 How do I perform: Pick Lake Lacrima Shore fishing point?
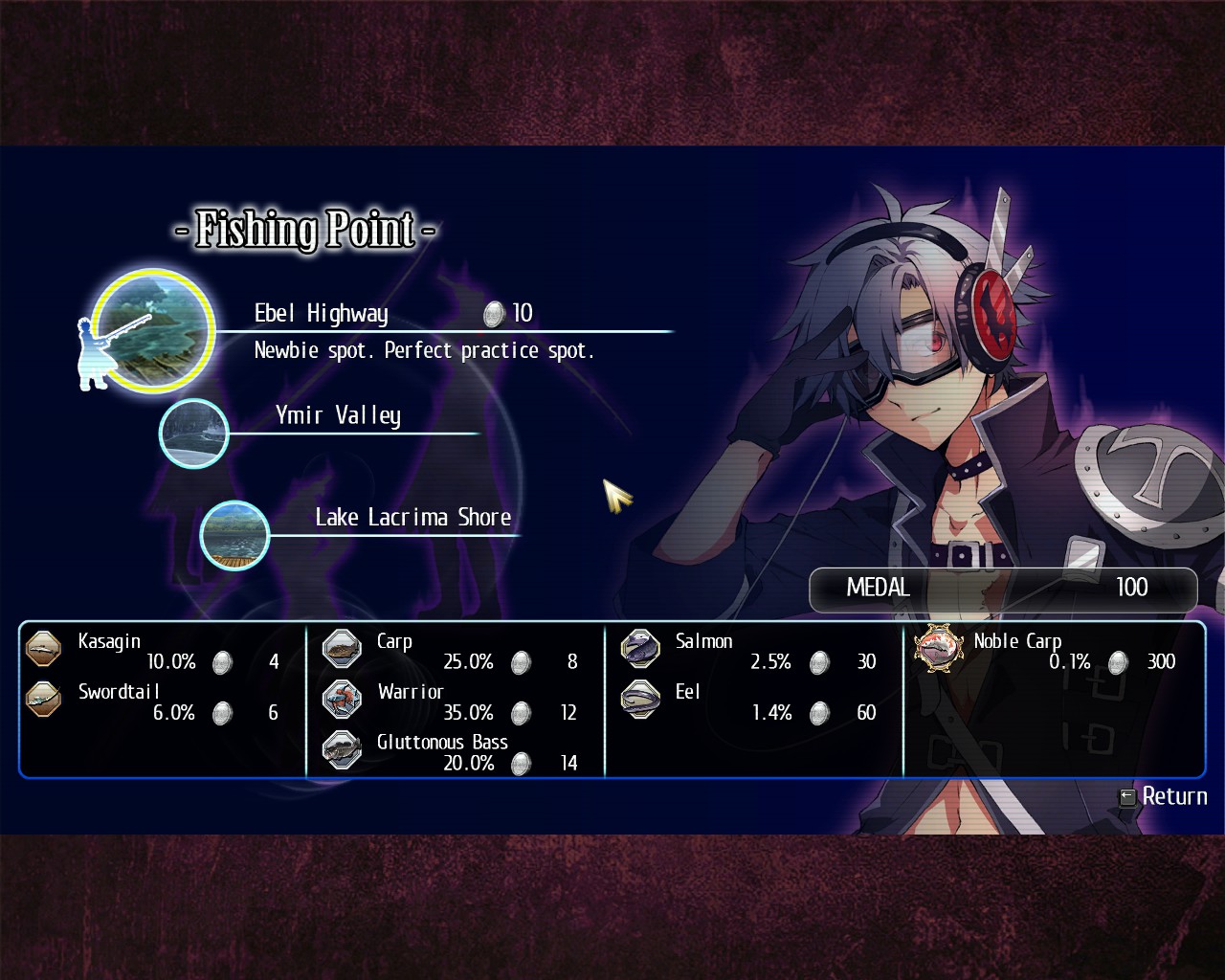(x=412, y=518)
